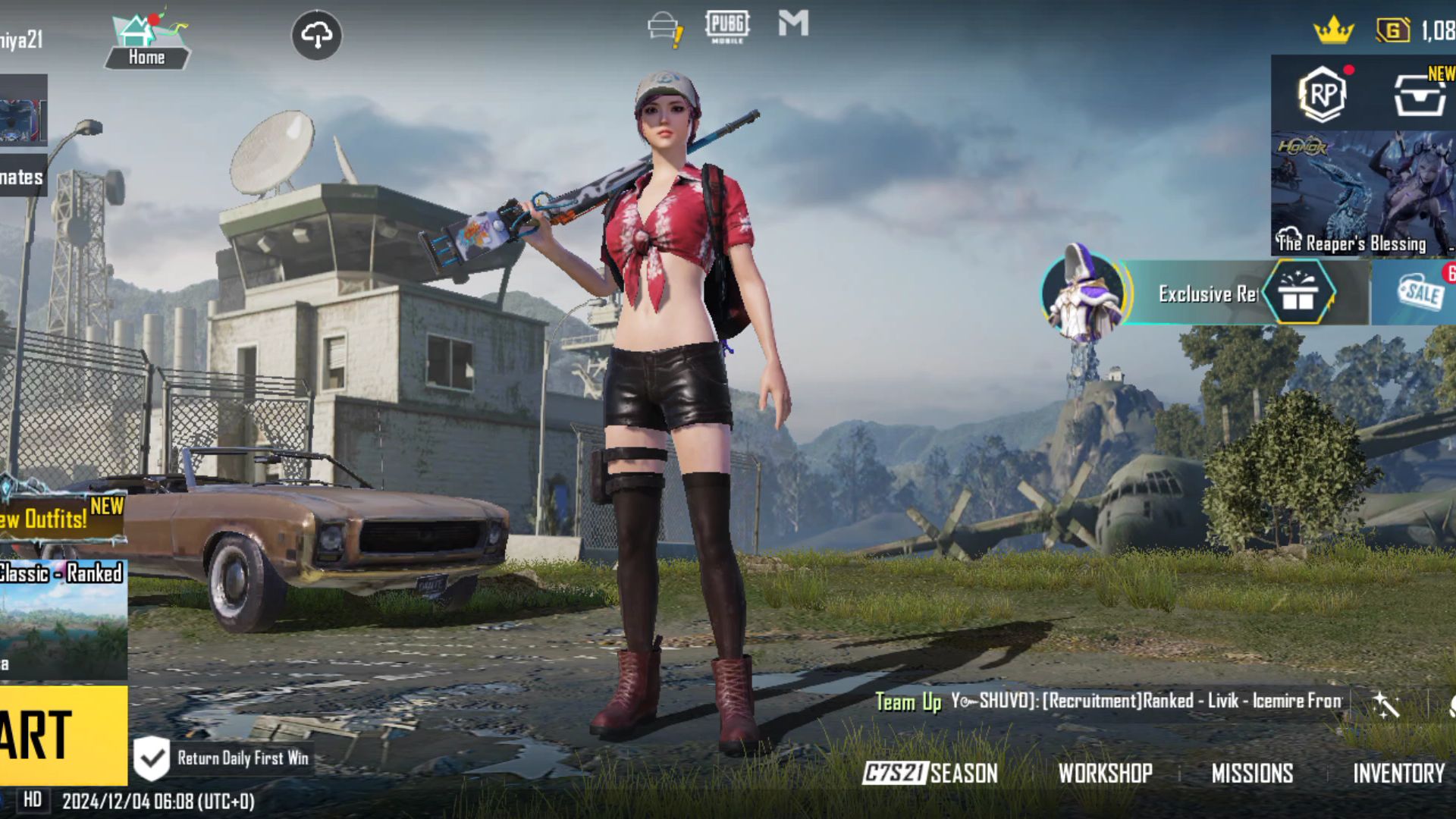Click the gold crown icon
Screen dimensions: 1456x819
1333,31
